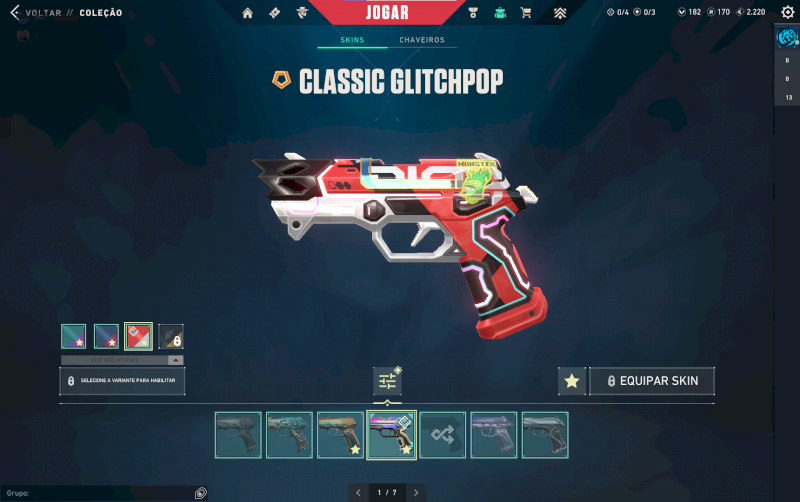Click the Equipar Skin button
The image size is (800, 502).
652,381
